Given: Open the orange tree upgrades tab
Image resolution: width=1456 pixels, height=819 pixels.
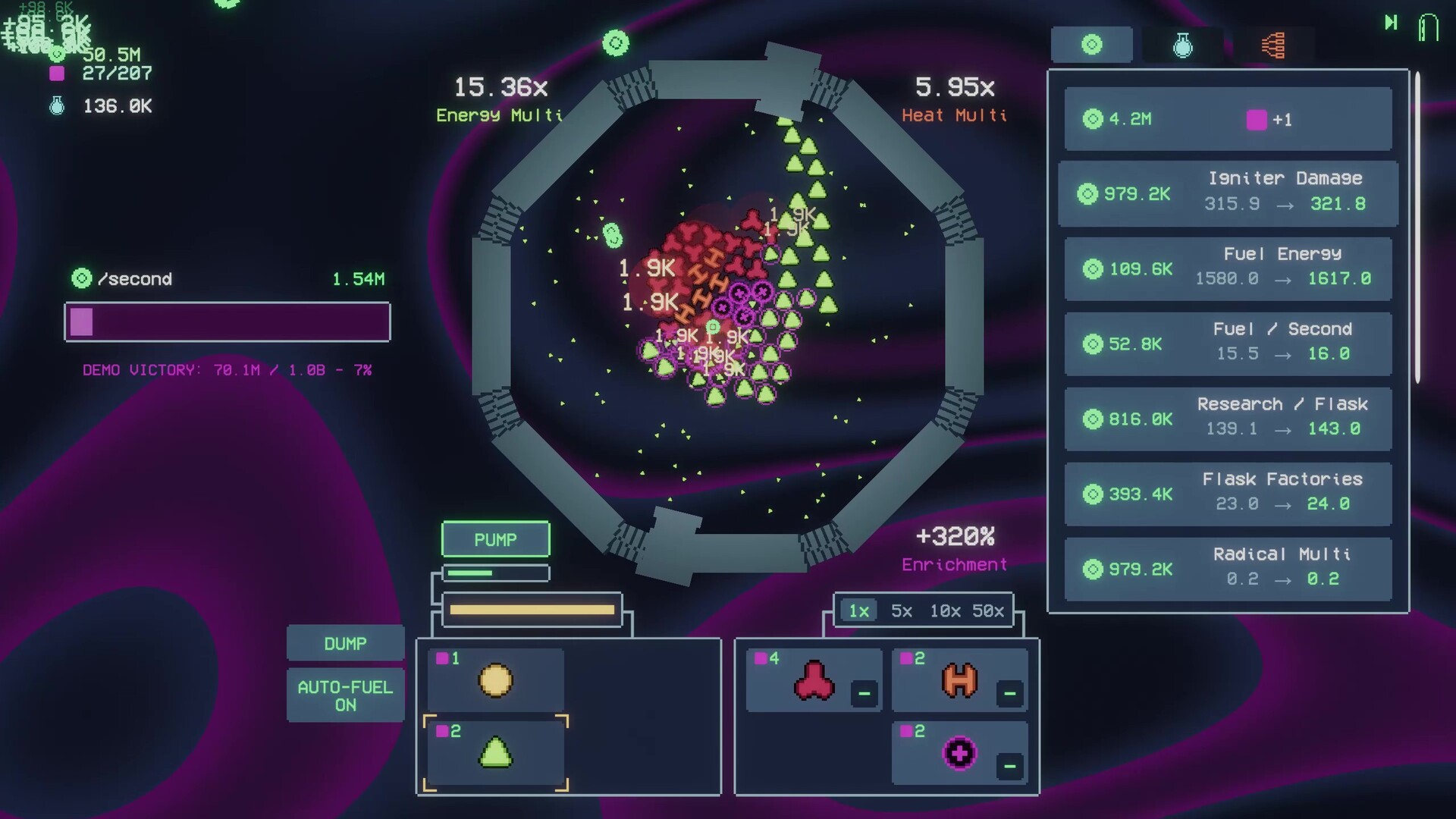Looking at the screenshot, I should [x=1273, y=45].
